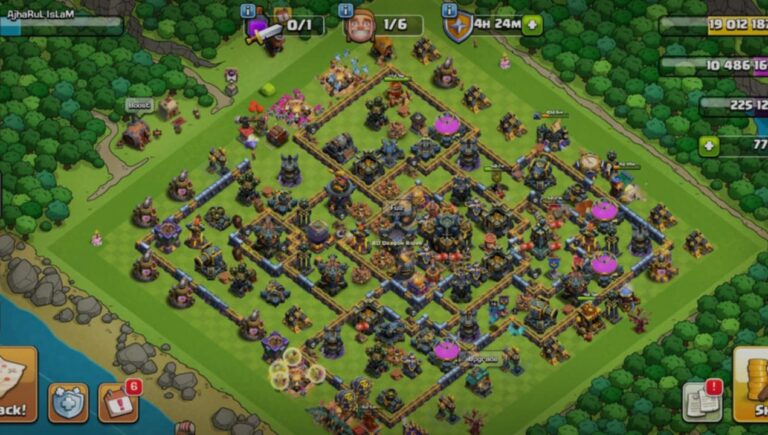Viewport: 768px width, 435px height.
Task: Open the blue shield button beside Attack
Action: click(68, 401)
